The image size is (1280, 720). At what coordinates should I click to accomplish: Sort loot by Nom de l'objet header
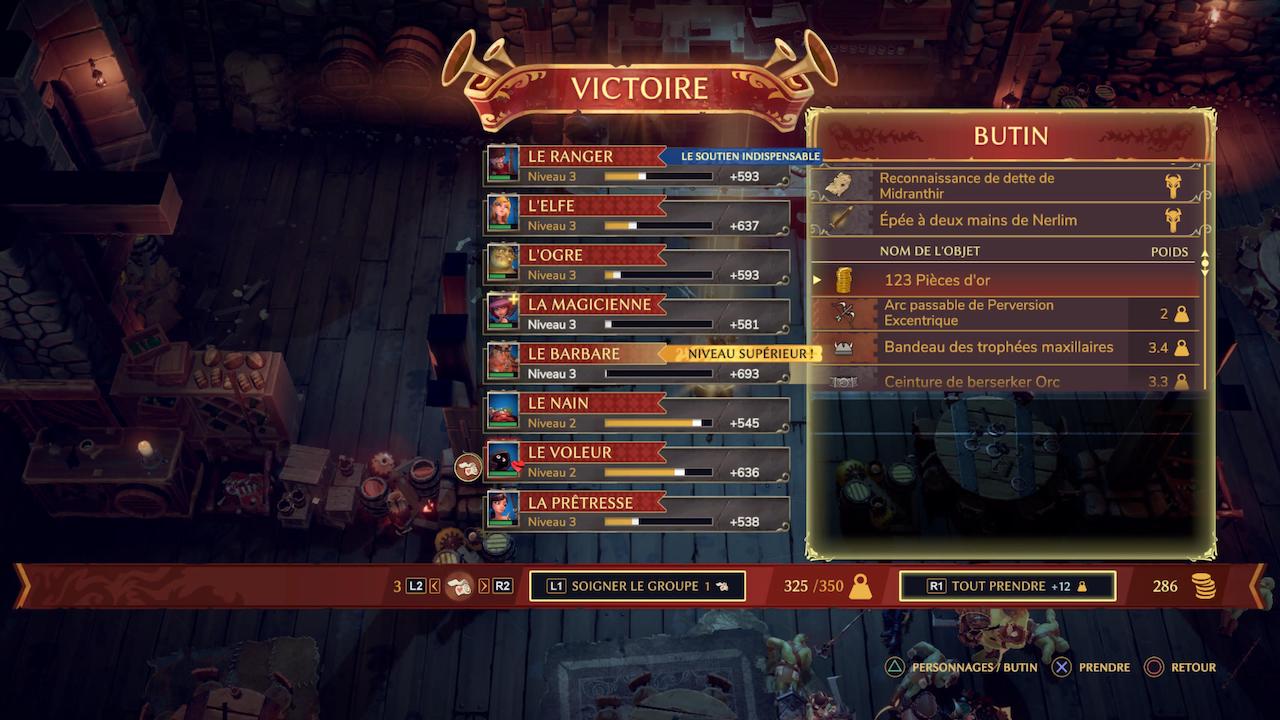click(x=930, y=252)
